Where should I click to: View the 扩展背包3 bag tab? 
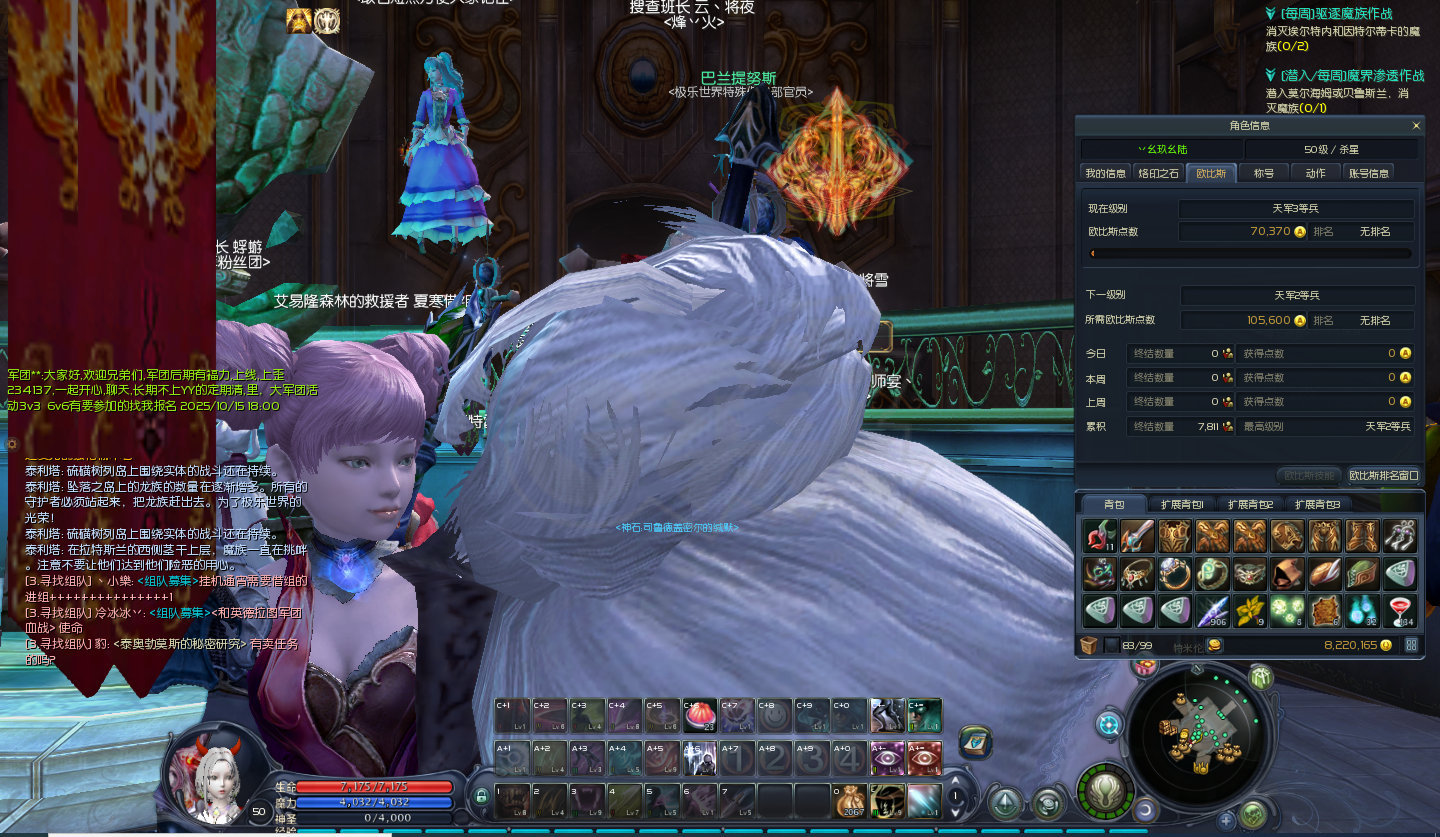coord(1318,504)
